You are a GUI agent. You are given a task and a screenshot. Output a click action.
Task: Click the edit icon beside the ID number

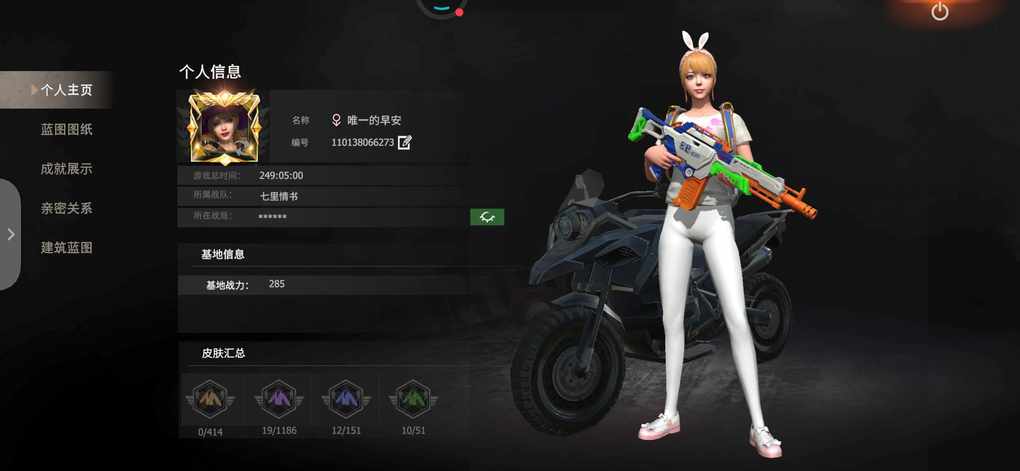point(405,142)
